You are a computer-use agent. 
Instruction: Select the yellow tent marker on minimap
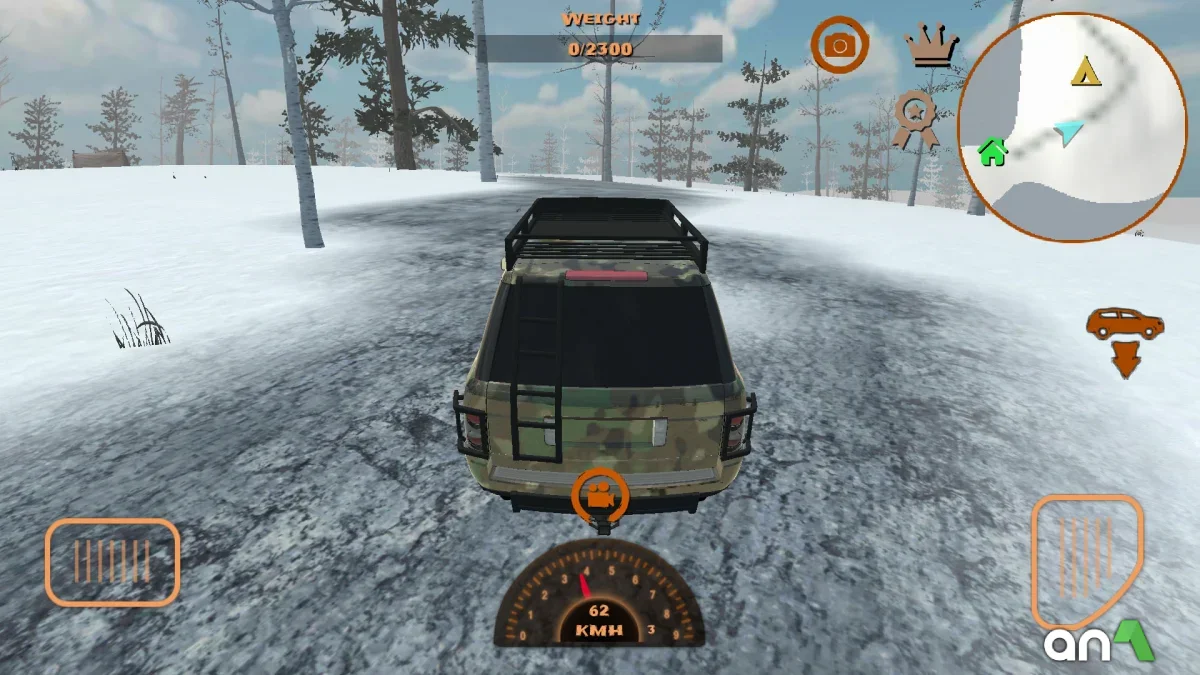pos(1086,72)
